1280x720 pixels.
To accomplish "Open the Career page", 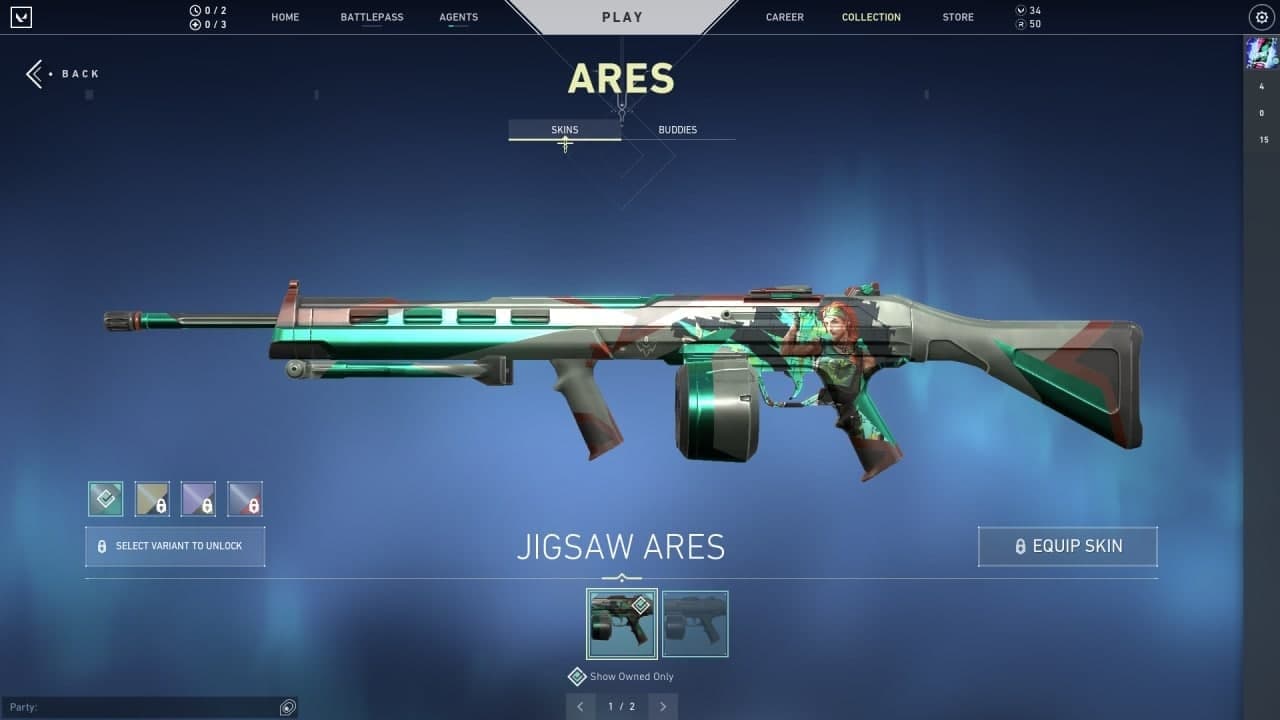I will 785,17.
